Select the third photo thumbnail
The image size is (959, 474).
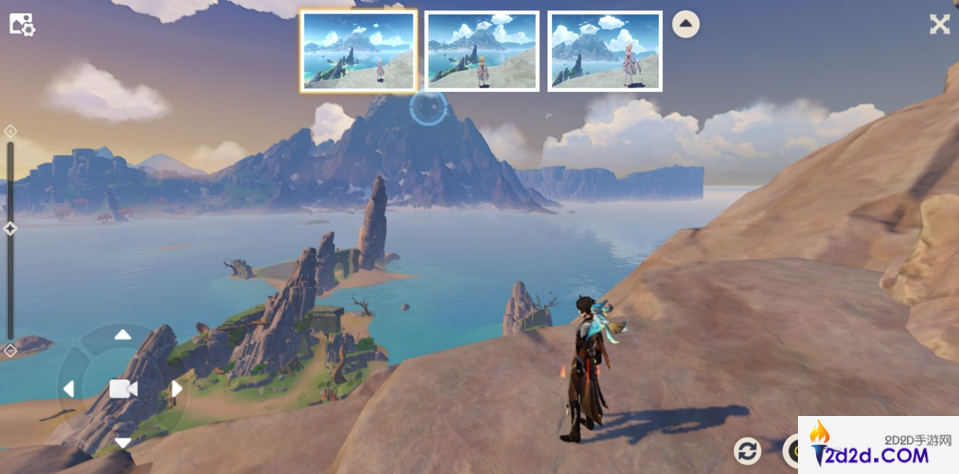(x=605, y=51)
